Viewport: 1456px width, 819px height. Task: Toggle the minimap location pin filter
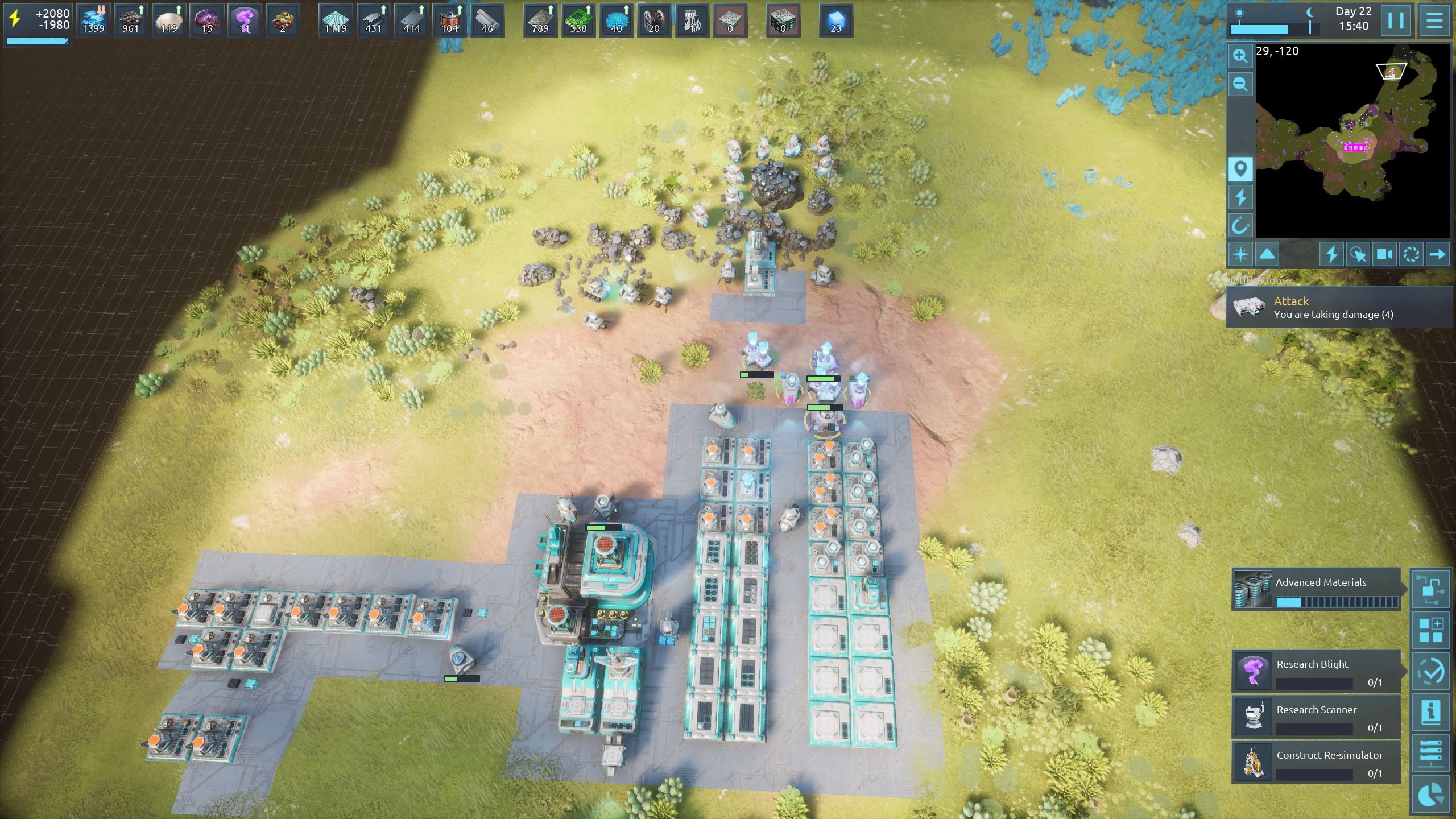point(1240,169)
